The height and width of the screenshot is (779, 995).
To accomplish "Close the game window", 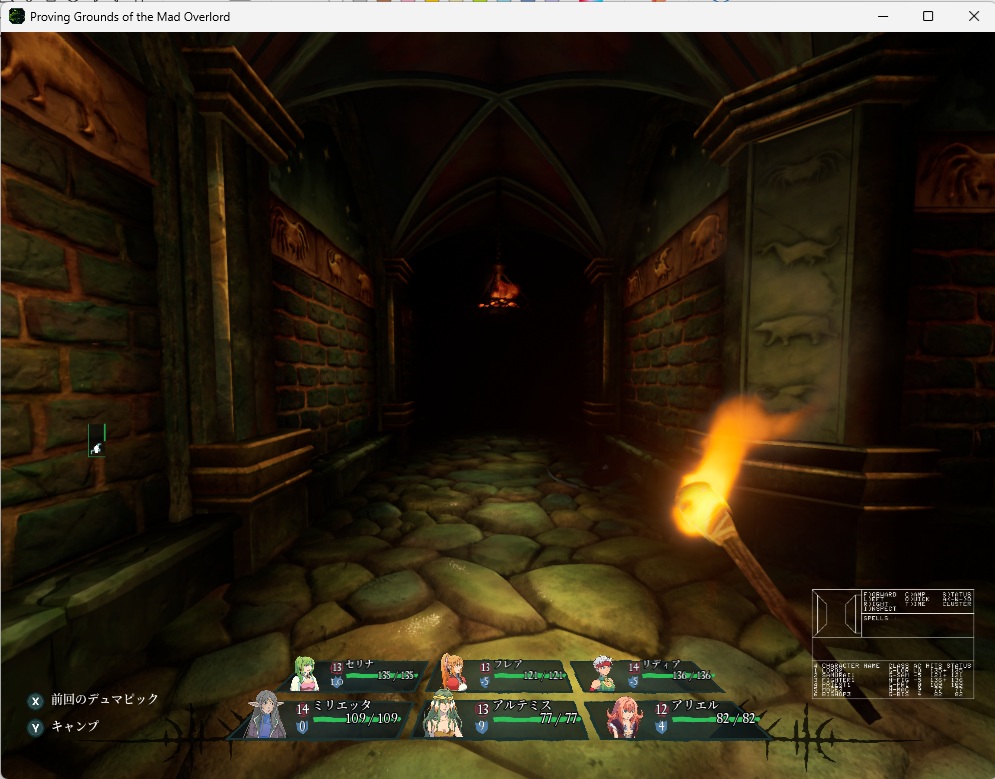I will coord(973,16).
